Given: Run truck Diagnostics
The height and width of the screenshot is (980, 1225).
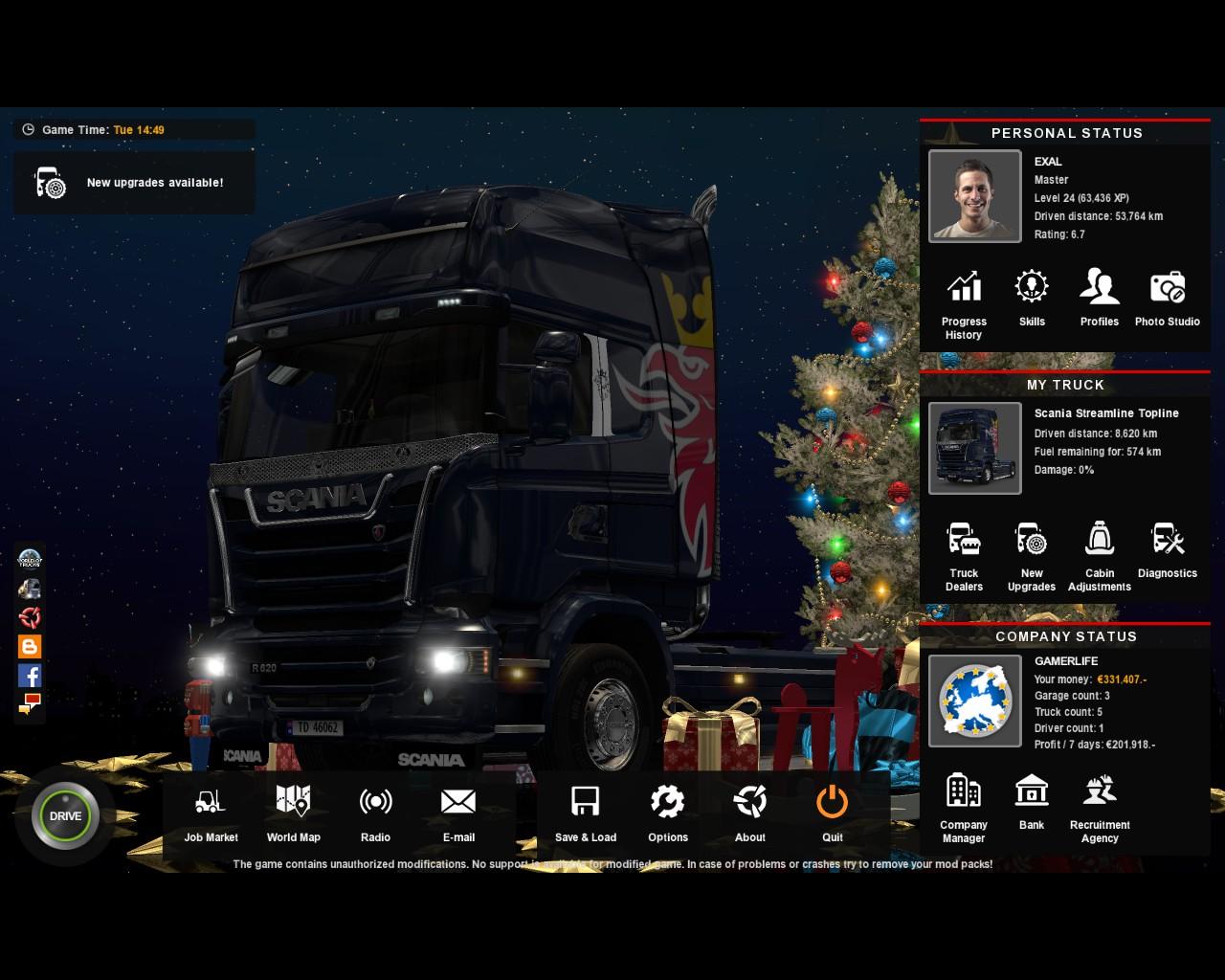Looking at the screenshot, I should pyautogui.click(x=1167, y=549).
